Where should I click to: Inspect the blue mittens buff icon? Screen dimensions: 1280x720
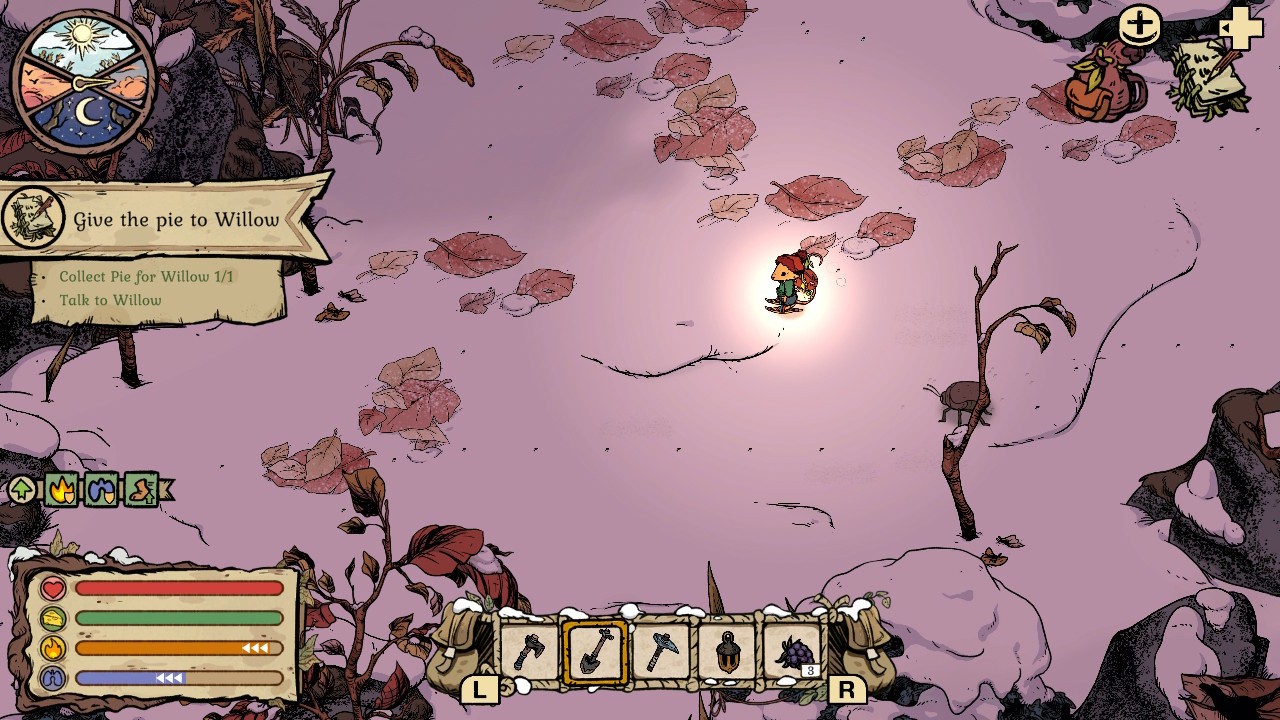tap(101, 490)
